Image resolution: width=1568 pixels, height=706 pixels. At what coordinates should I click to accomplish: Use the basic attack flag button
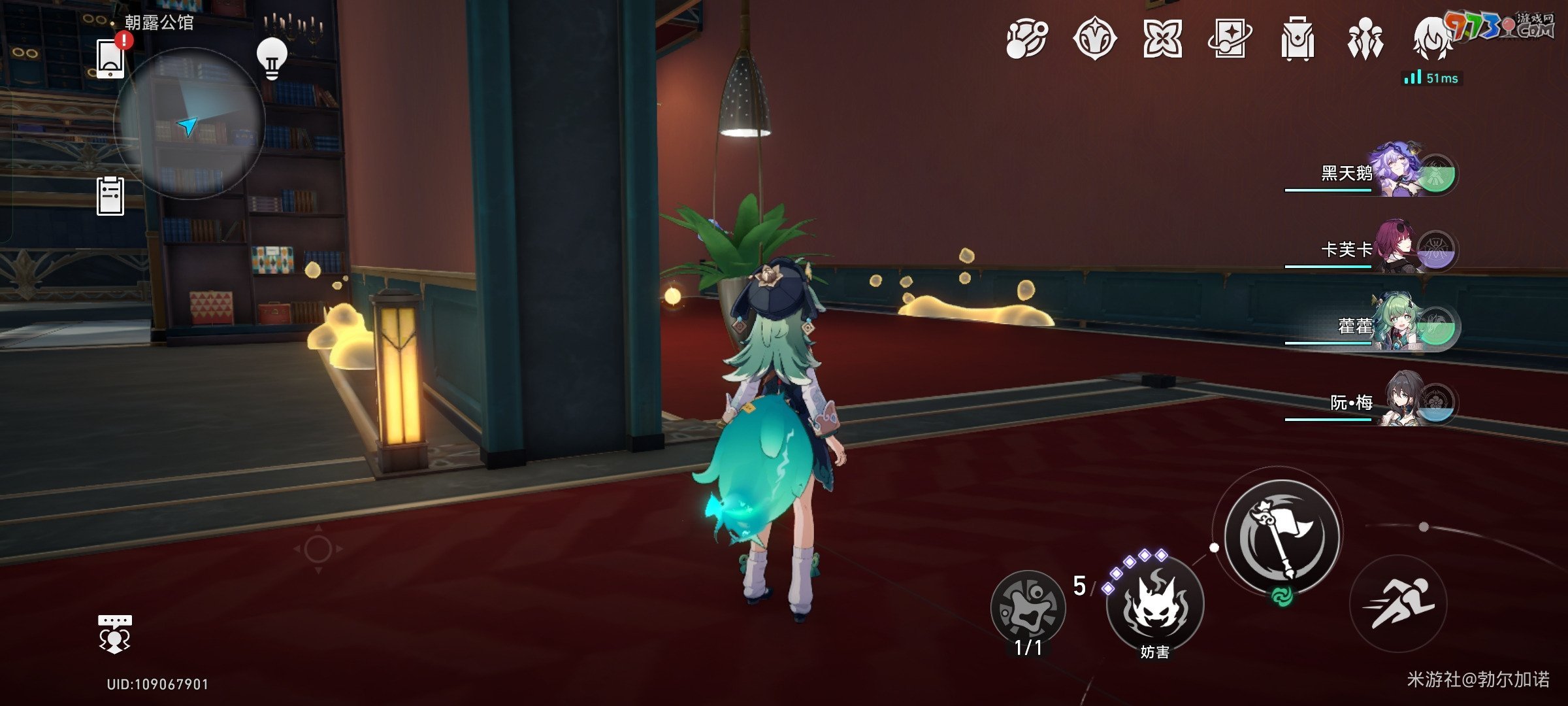[1282, 537]
